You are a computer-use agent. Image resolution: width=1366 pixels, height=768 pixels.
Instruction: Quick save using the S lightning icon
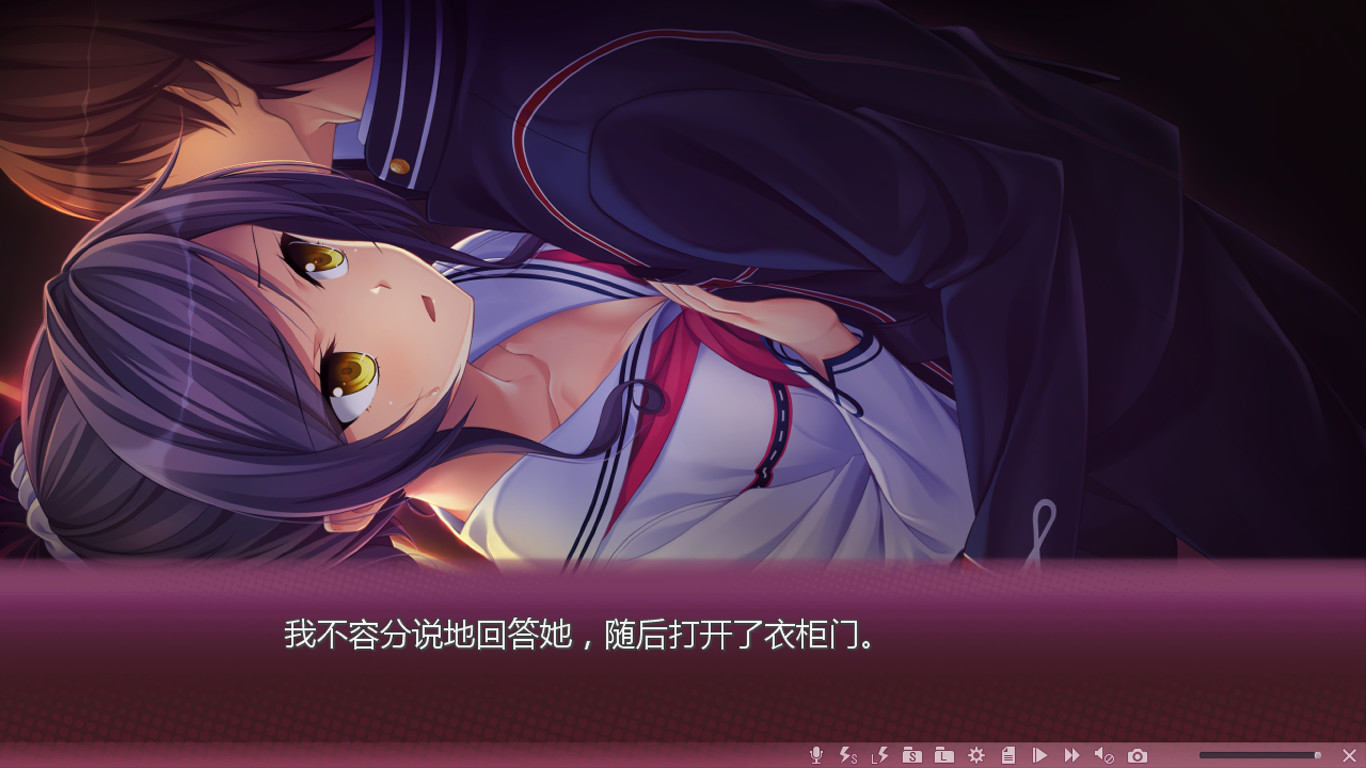pyautogui.click(x=846, y=757)
